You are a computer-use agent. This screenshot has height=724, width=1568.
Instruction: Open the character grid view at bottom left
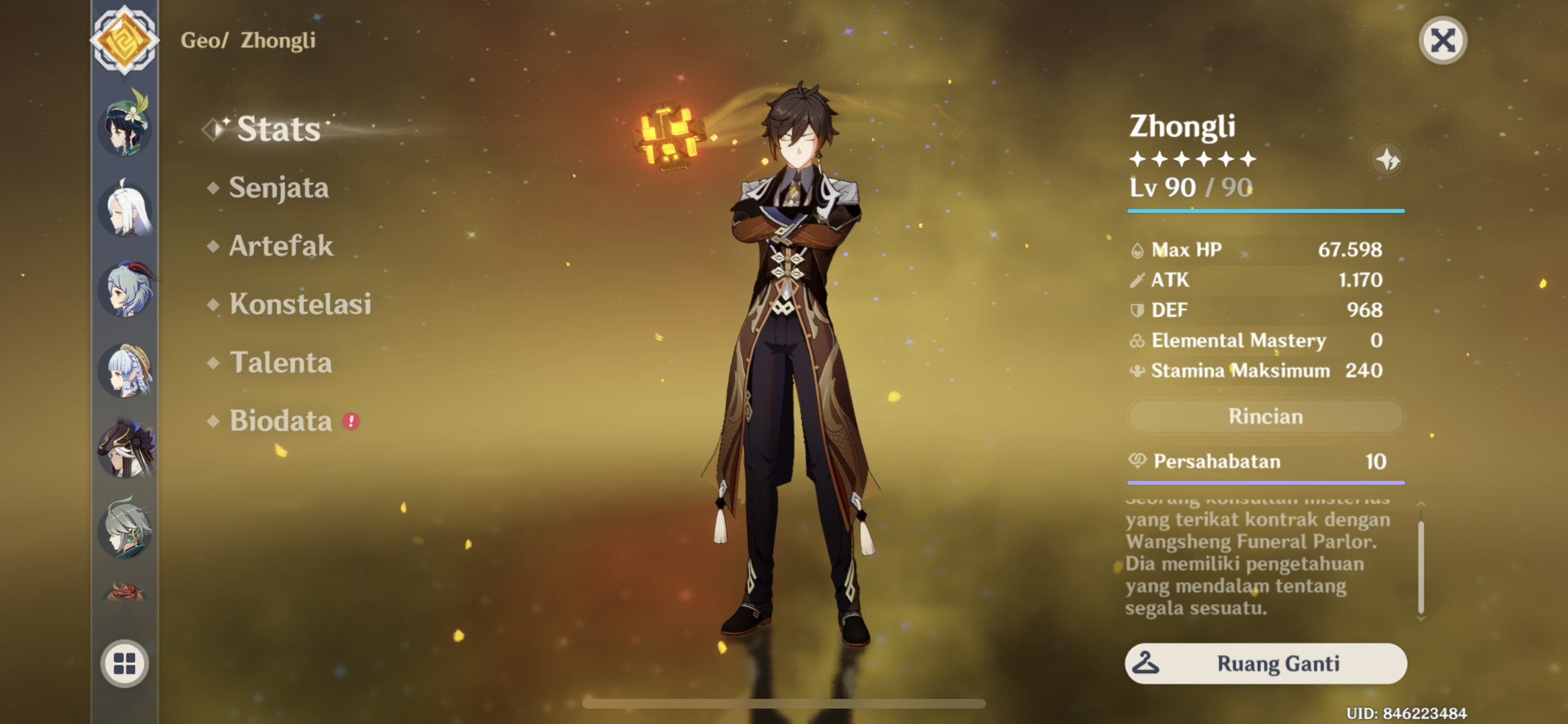coord(126,664)
